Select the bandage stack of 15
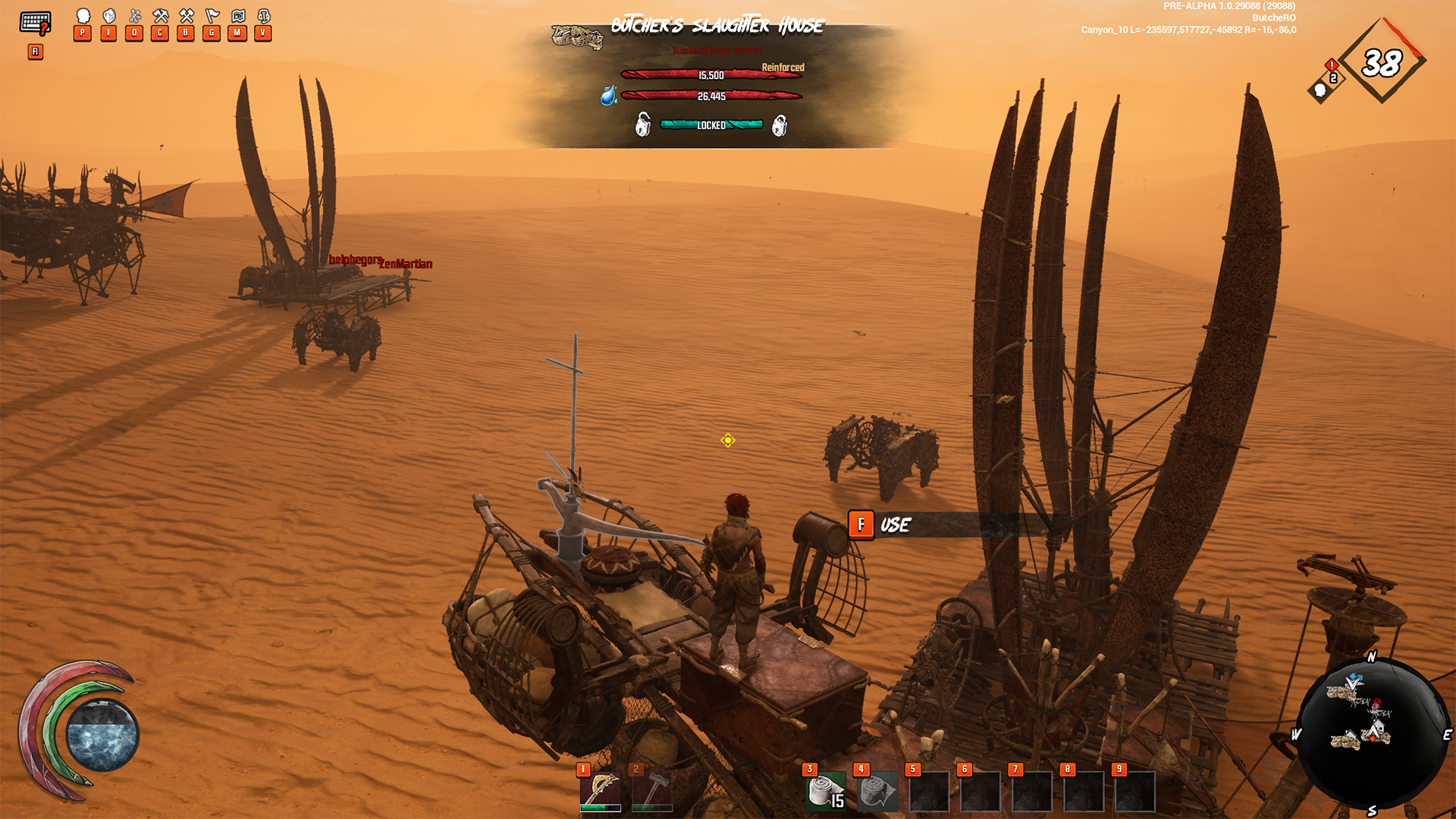Screen dimensions: 1456x819 click(x=826, y=792)
